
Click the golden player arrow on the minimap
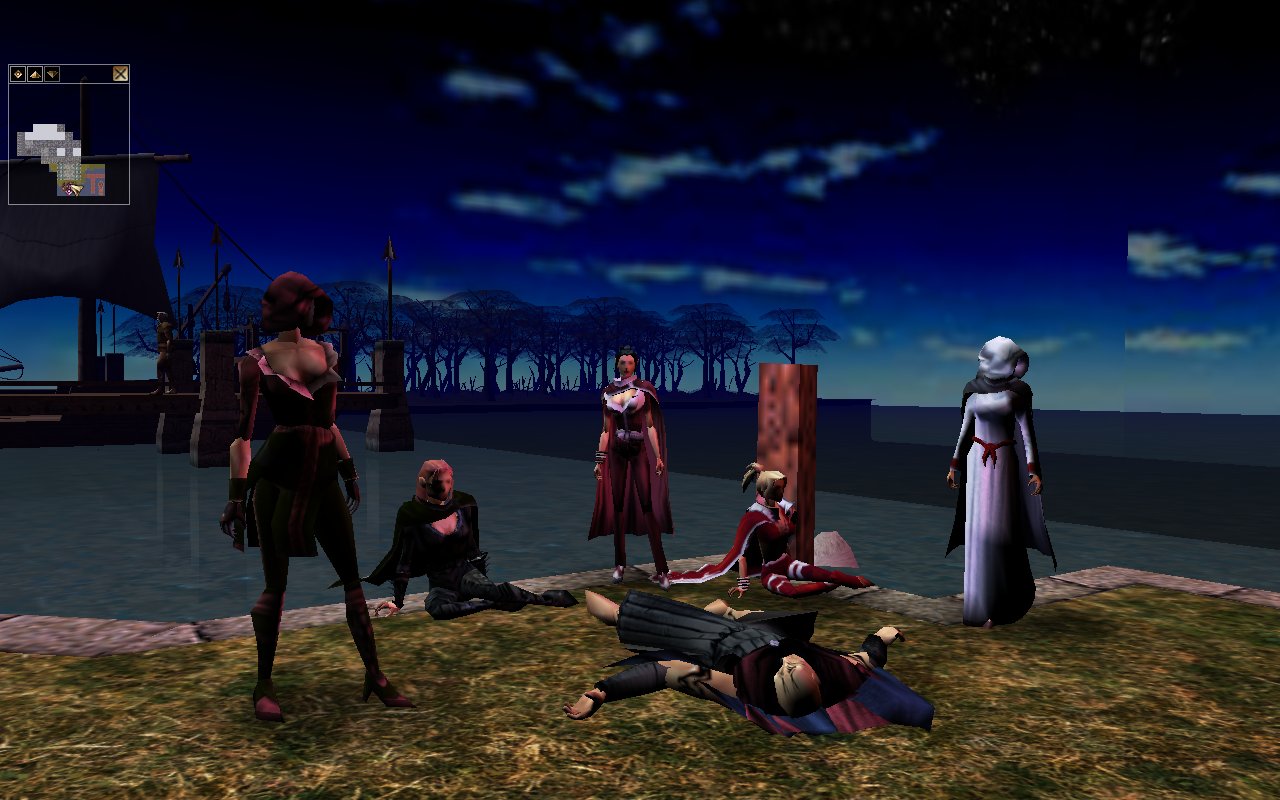pos(77,186)
